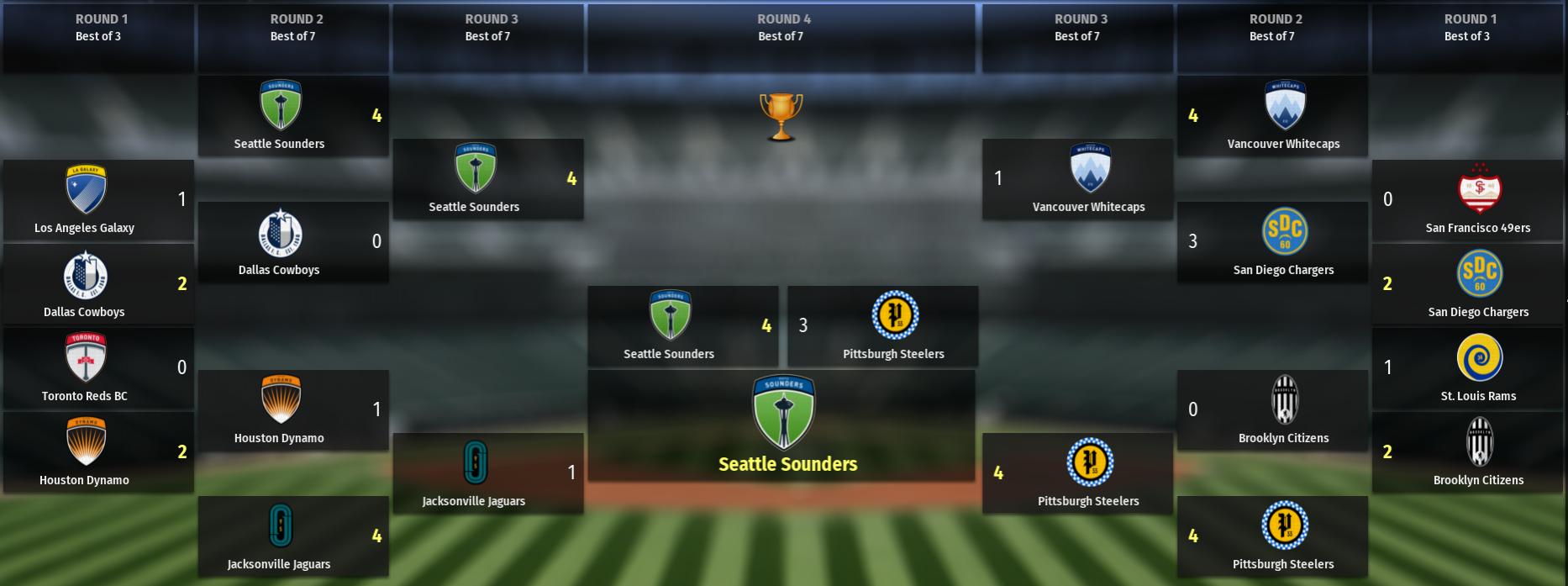The height and width of the screenshot is (586, 1568).
Task: Select the Los Angeles Galaxy team tile
Action: coord(98,200)
